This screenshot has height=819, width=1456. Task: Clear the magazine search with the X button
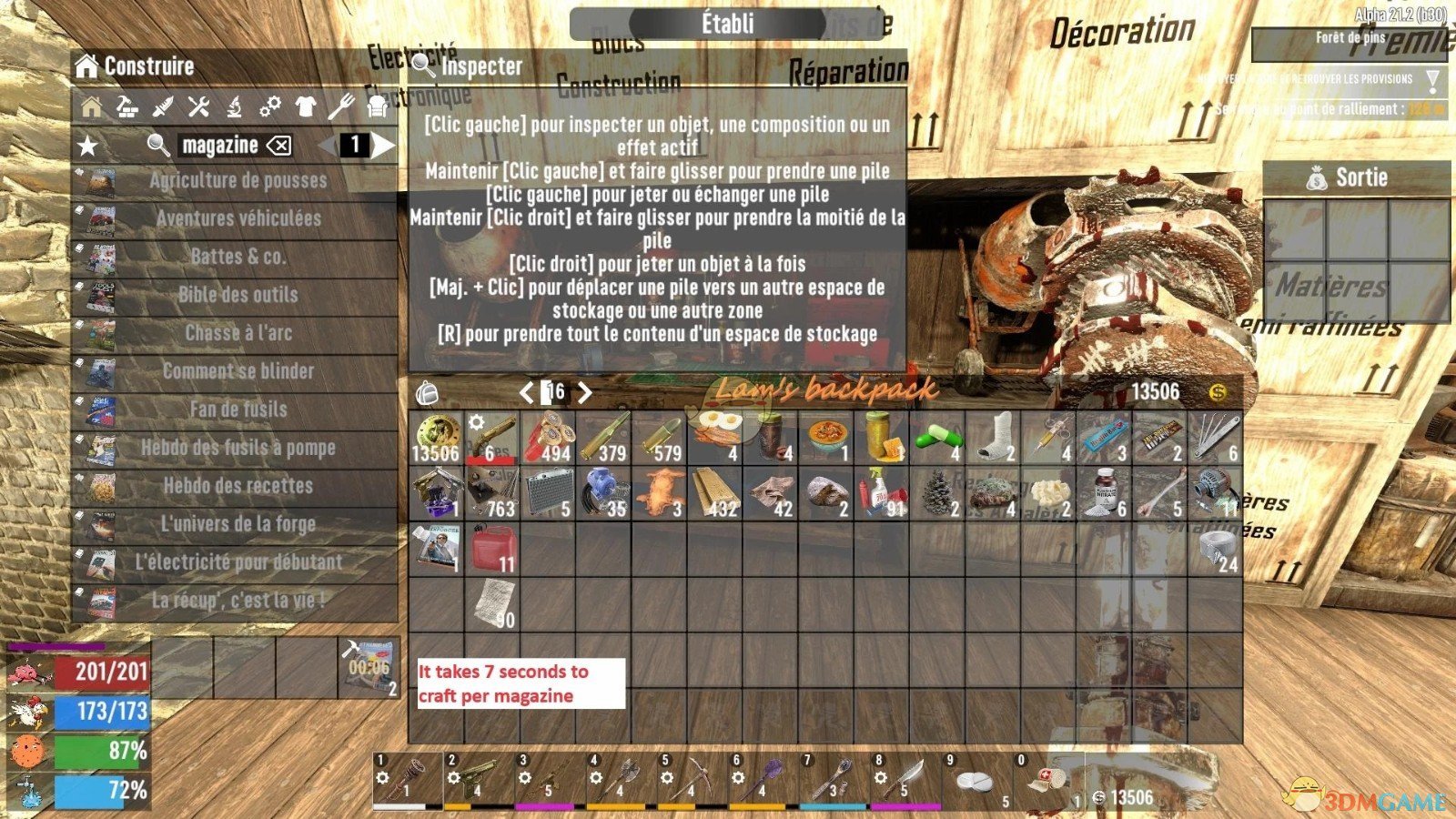278,144
